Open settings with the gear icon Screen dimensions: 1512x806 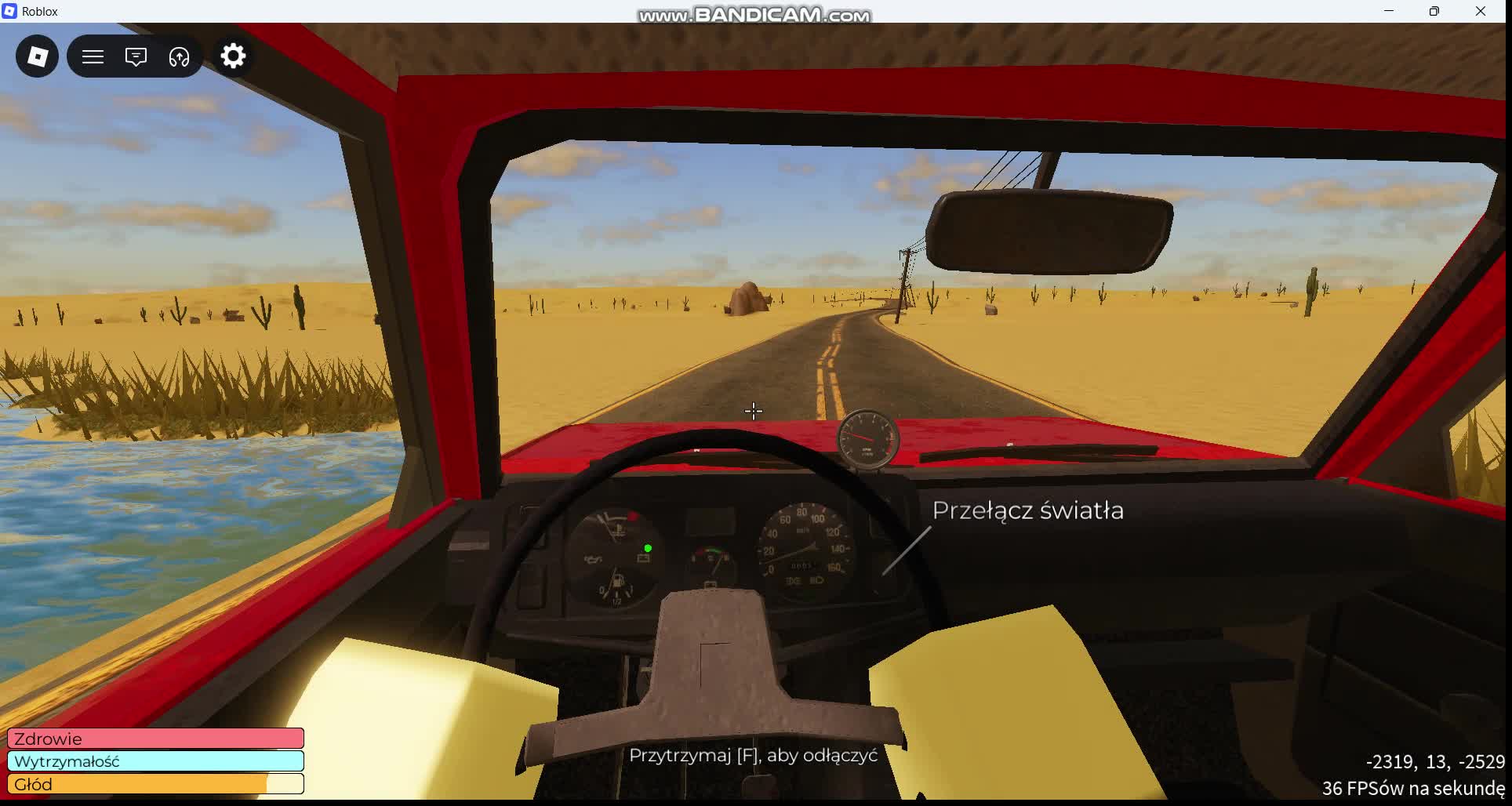click(x=232, y=56)
